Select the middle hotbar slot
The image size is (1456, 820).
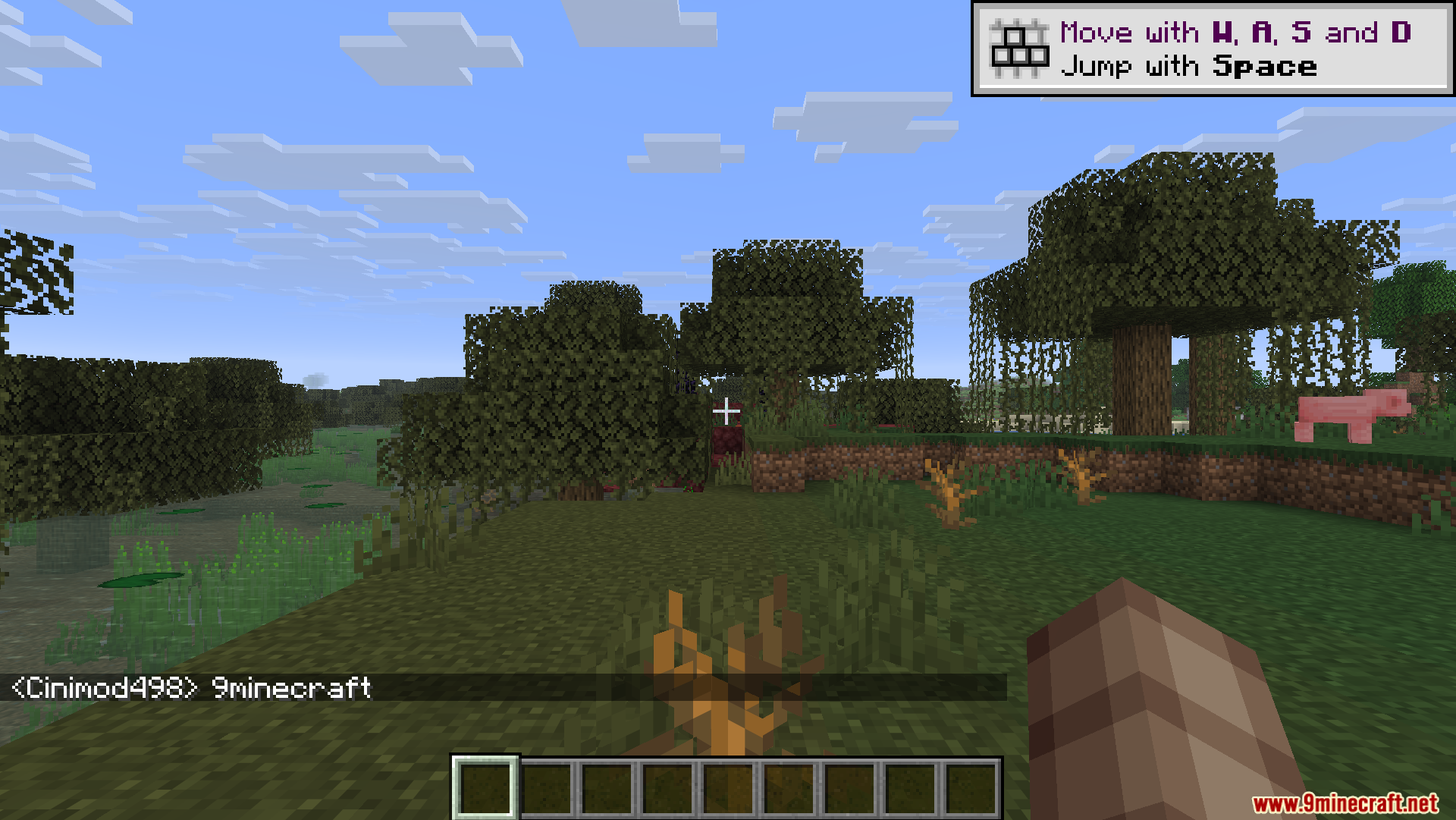(729, 787)
